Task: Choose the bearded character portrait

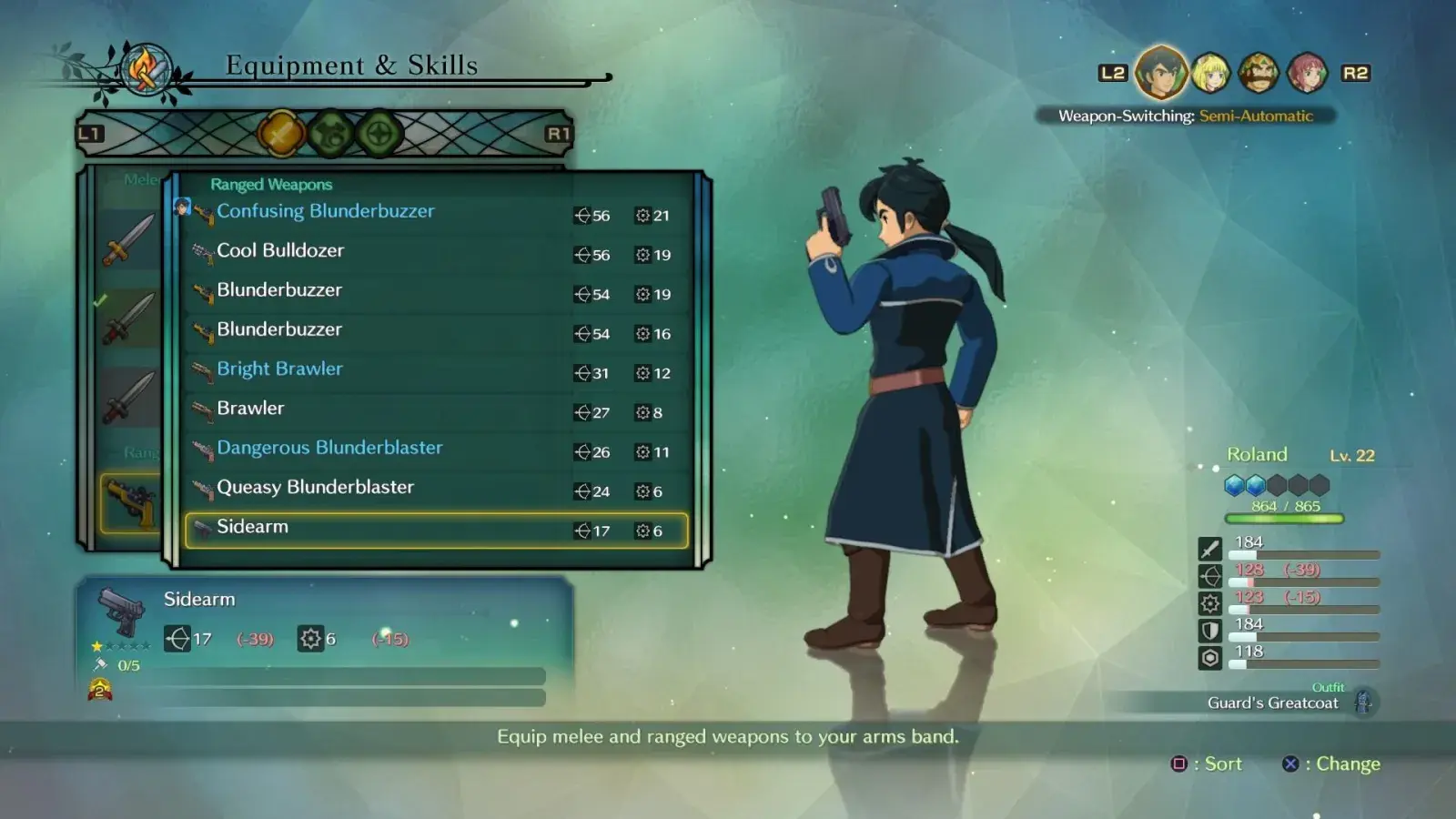Action: click(1259, 73)
